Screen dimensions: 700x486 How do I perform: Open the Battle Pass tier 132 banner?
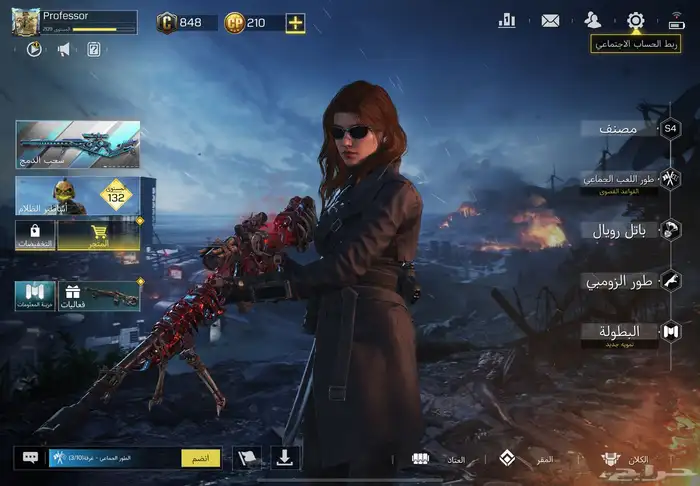point(85,196)
